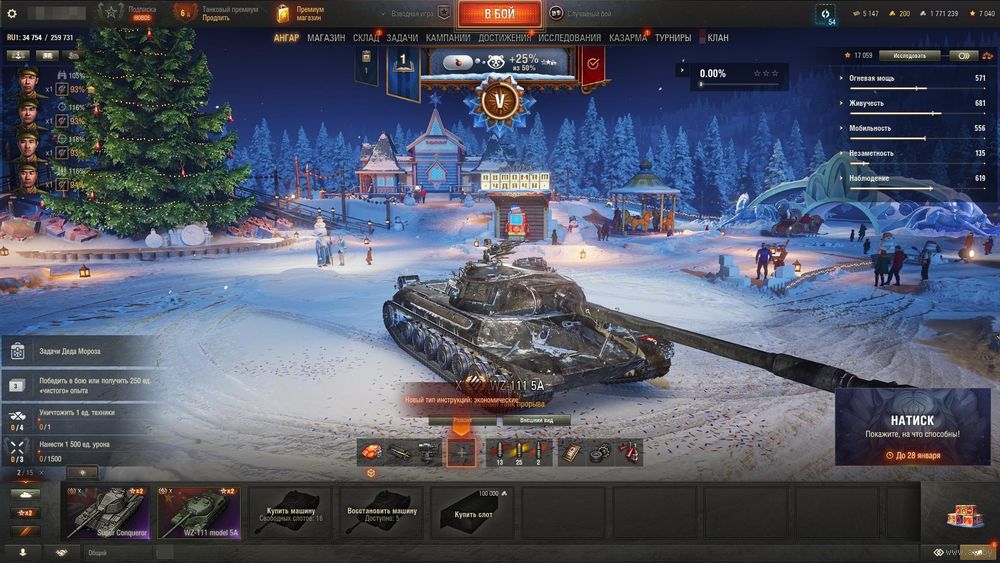This screenshot has height=563, width=1000.
Task: Open the ИССЛЕДОВАНИЯ tab
Action: coord(570,38)
